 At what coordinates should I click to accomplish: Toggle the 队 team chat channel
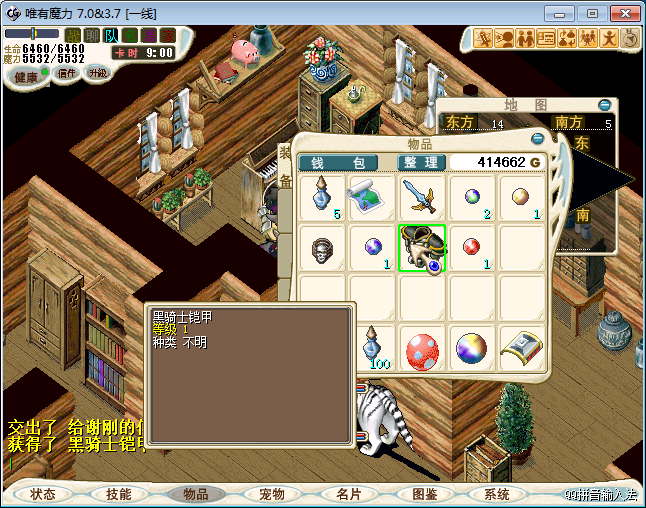click(x=111, y=35)
